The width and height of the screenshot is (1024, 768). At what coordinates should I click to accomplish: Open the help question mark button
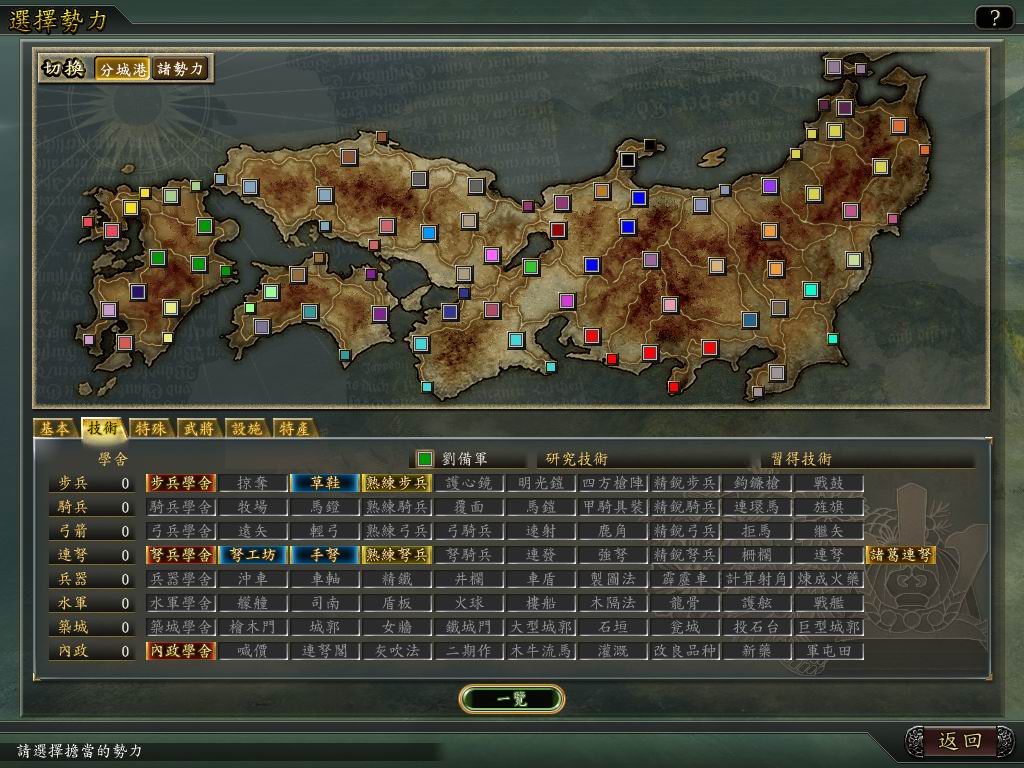[994, 17]
